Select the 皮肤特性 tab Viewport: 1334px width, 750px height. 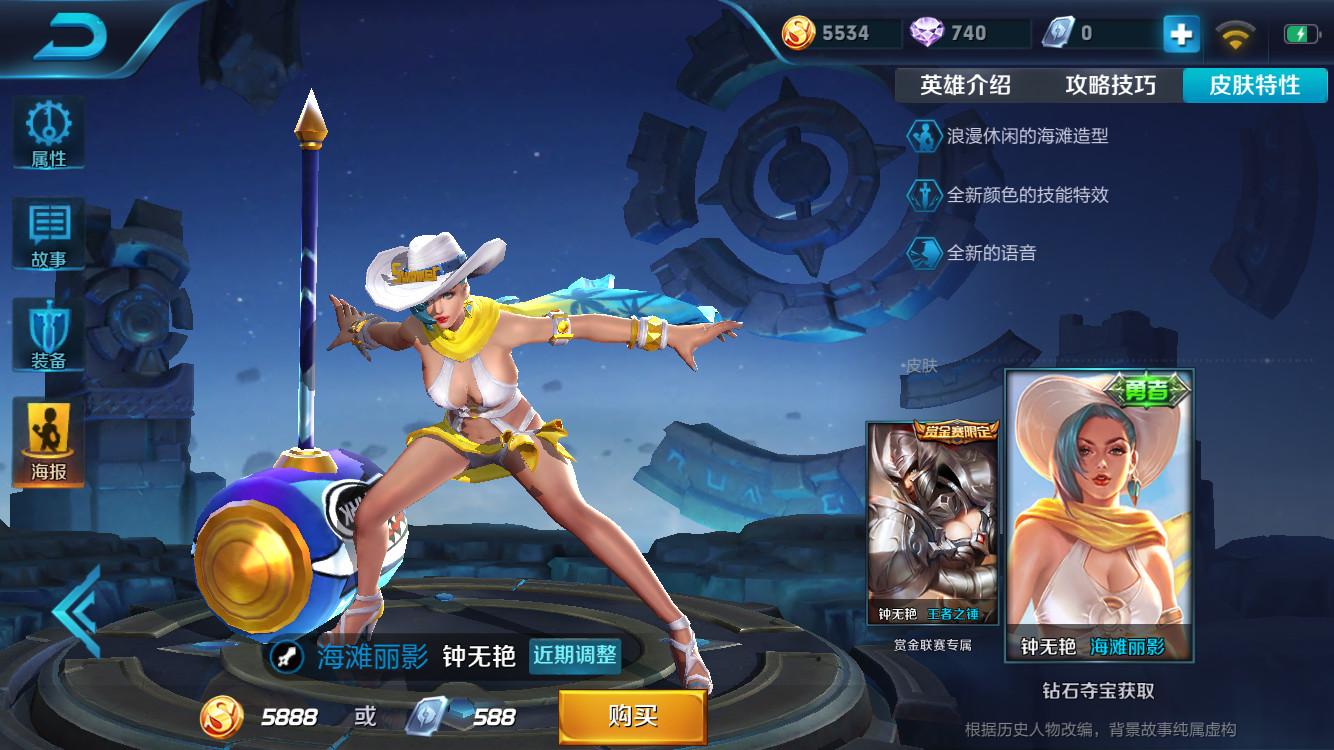[x=1255, y=86]
